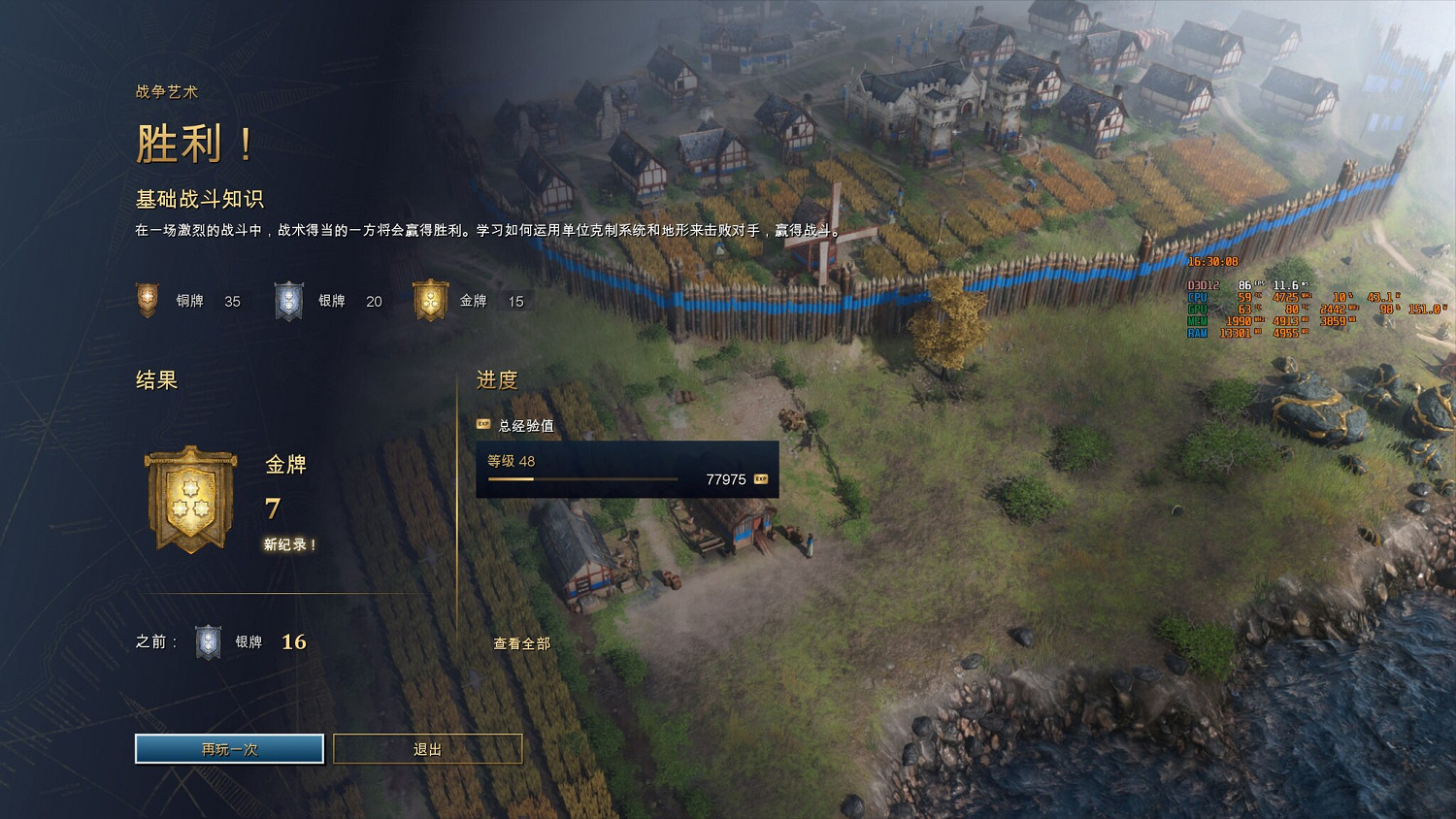The width and height of the screenshot is (1456, 819).
Task: Click the gold medal (金牌) icon near count 15
Action: (x=431, y=301)
